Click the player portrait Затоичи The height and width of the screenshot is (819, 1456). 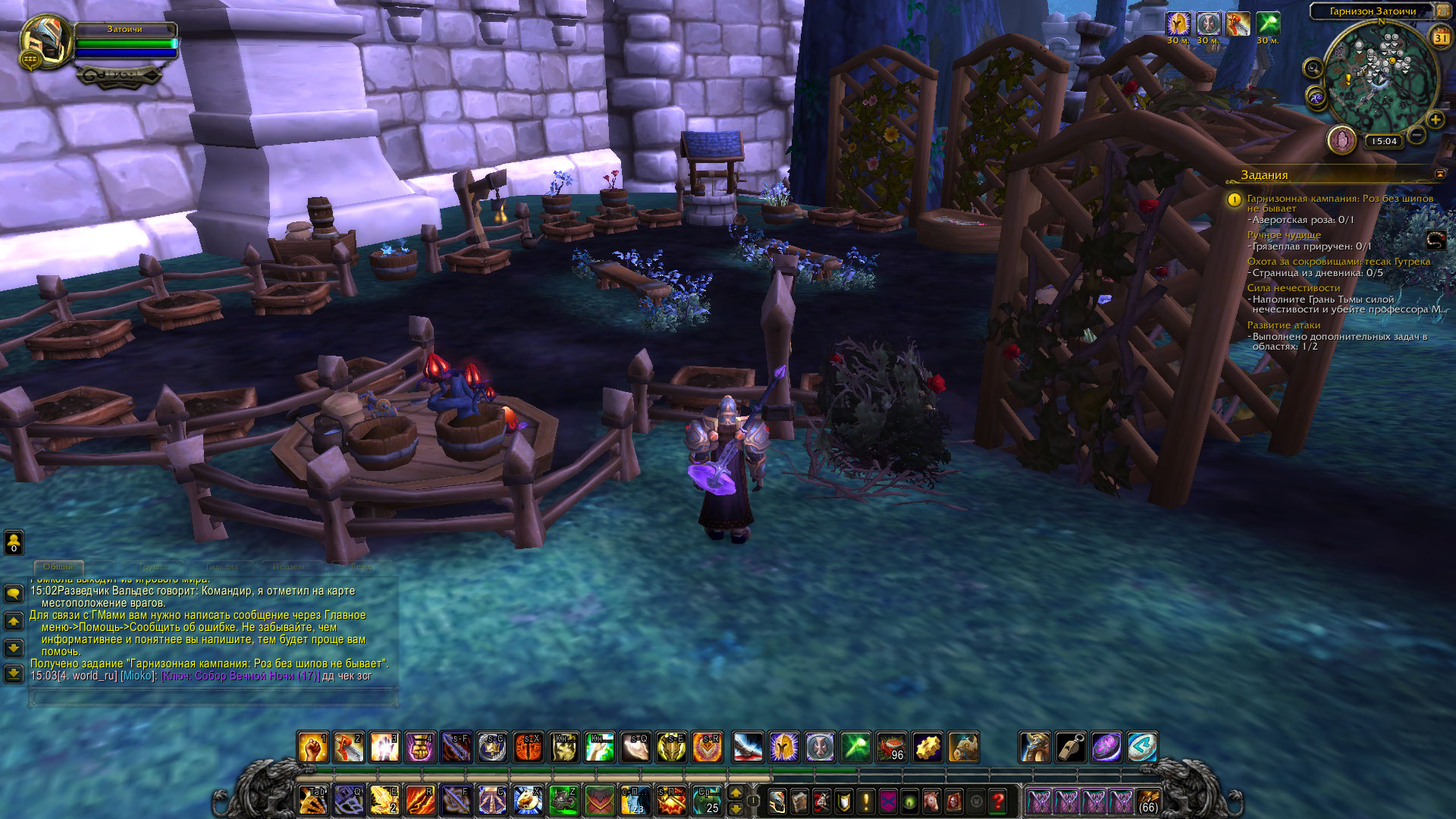pyautogui.click(x=45, y=42)
